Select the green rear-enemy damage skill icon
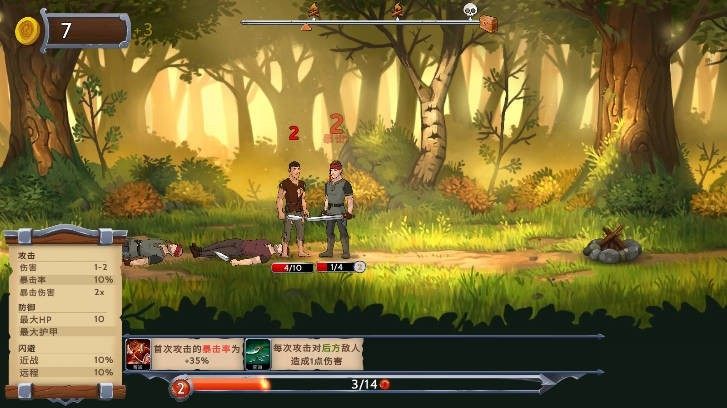This screenshot has width=727, height=408. click(257, 353)
